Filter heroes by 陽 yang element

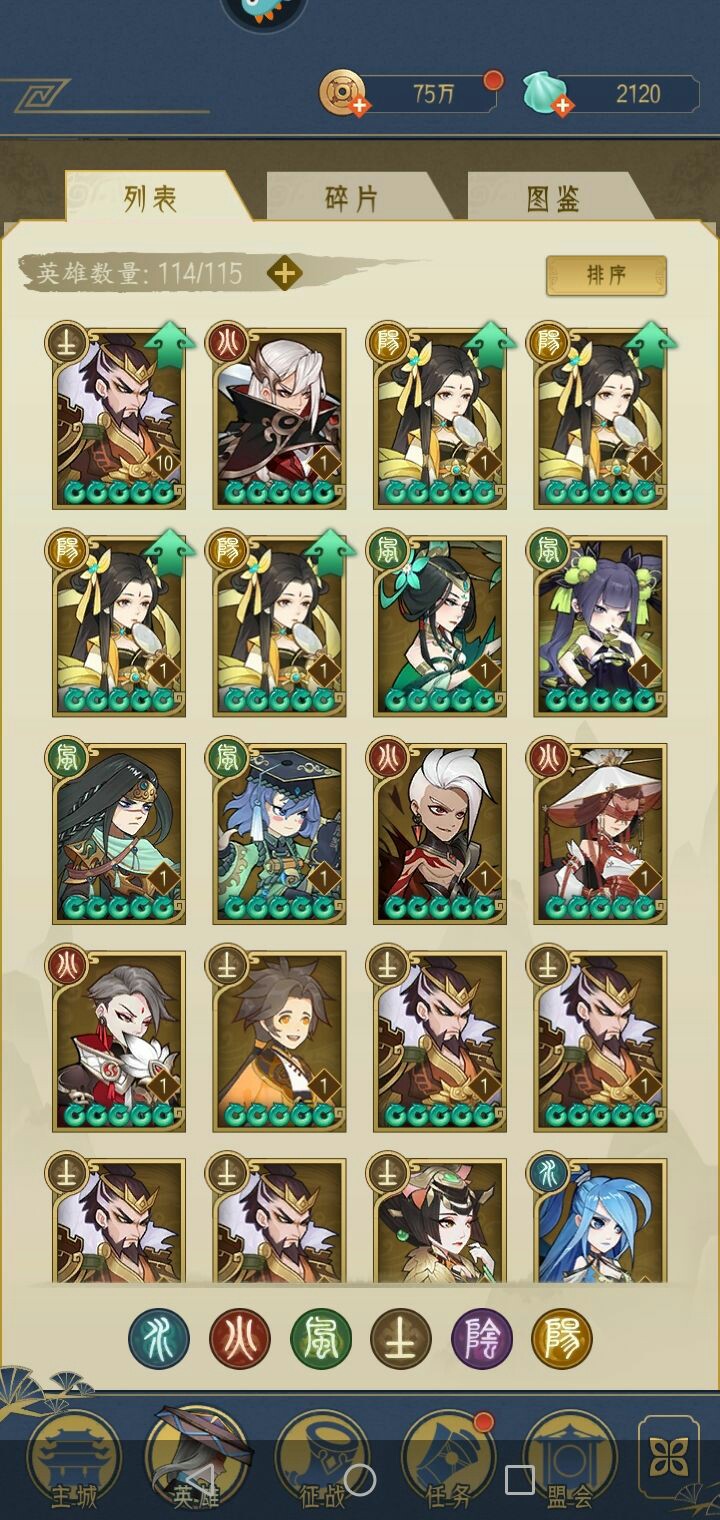562,1339
